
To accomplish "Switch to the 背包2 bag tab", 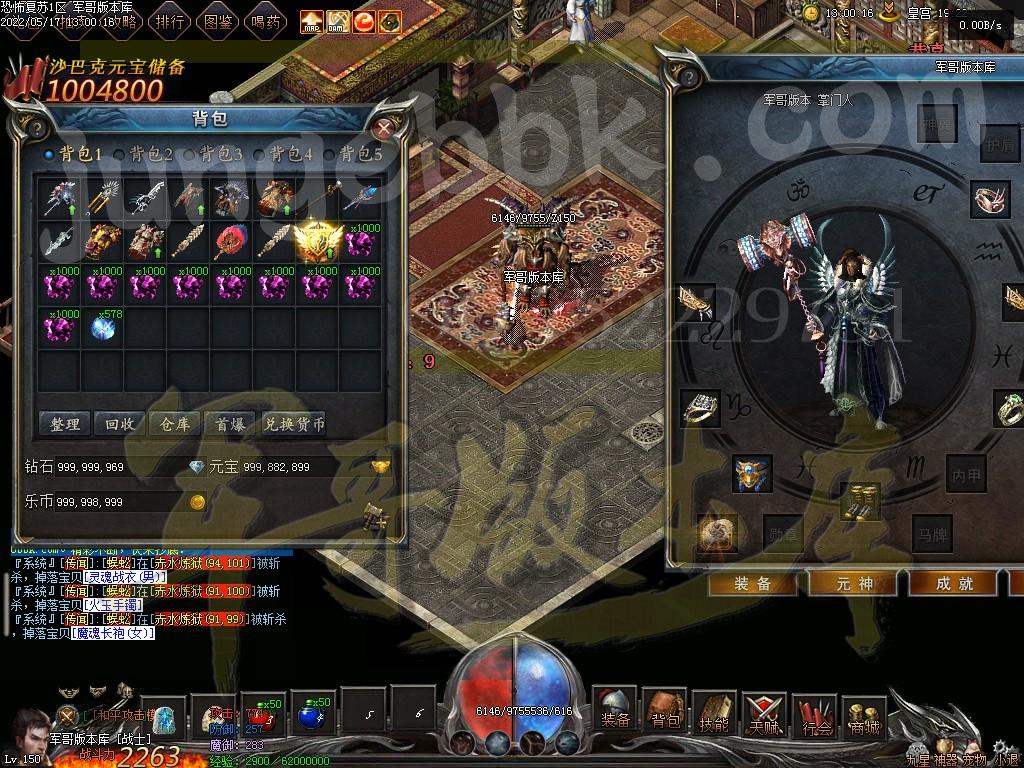I will 150,155.
